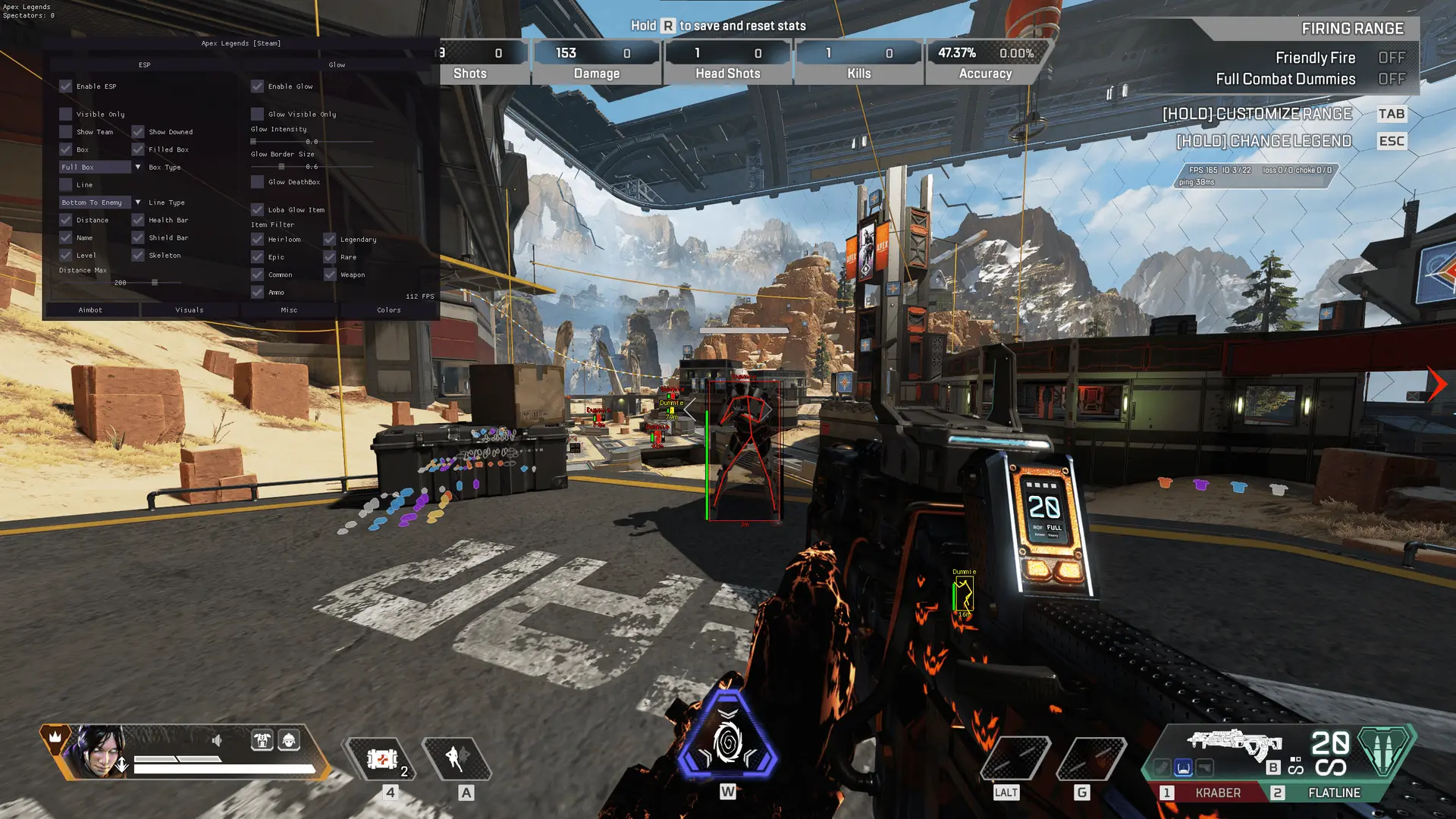This screenshot has width=1456, height=819.
Task: Open the Full Box dropdown for Box Type
Action: coord(95,167)
